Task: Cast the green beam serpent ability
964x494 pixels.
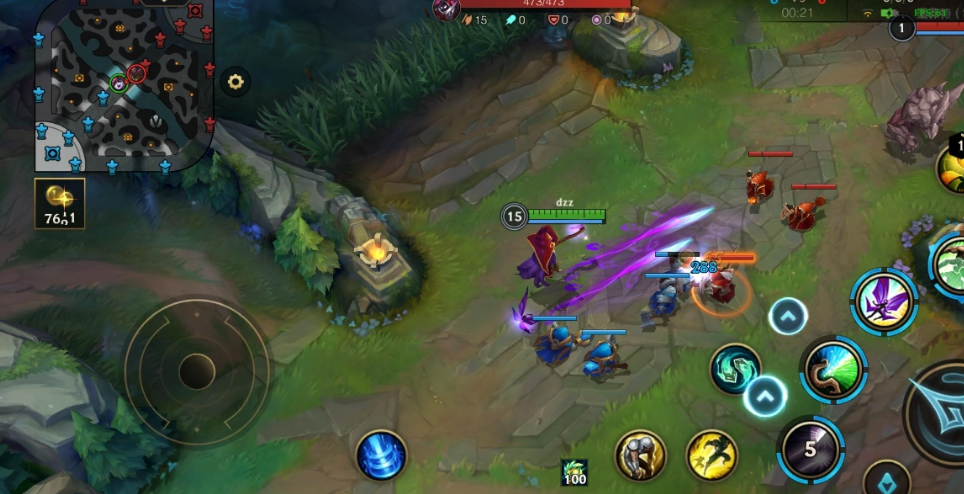Action: tap(832, 369)
